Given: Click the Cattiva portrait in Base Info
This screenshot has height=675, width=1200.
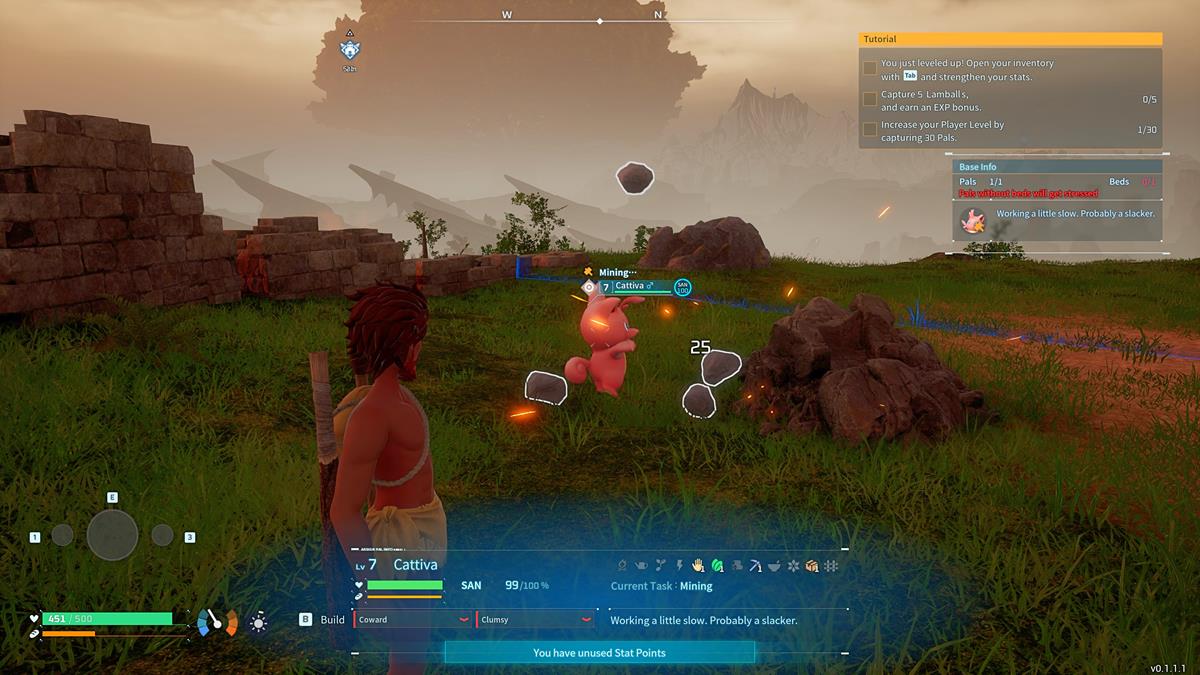Looking at the screenshot, I should (x=972, y=220).
